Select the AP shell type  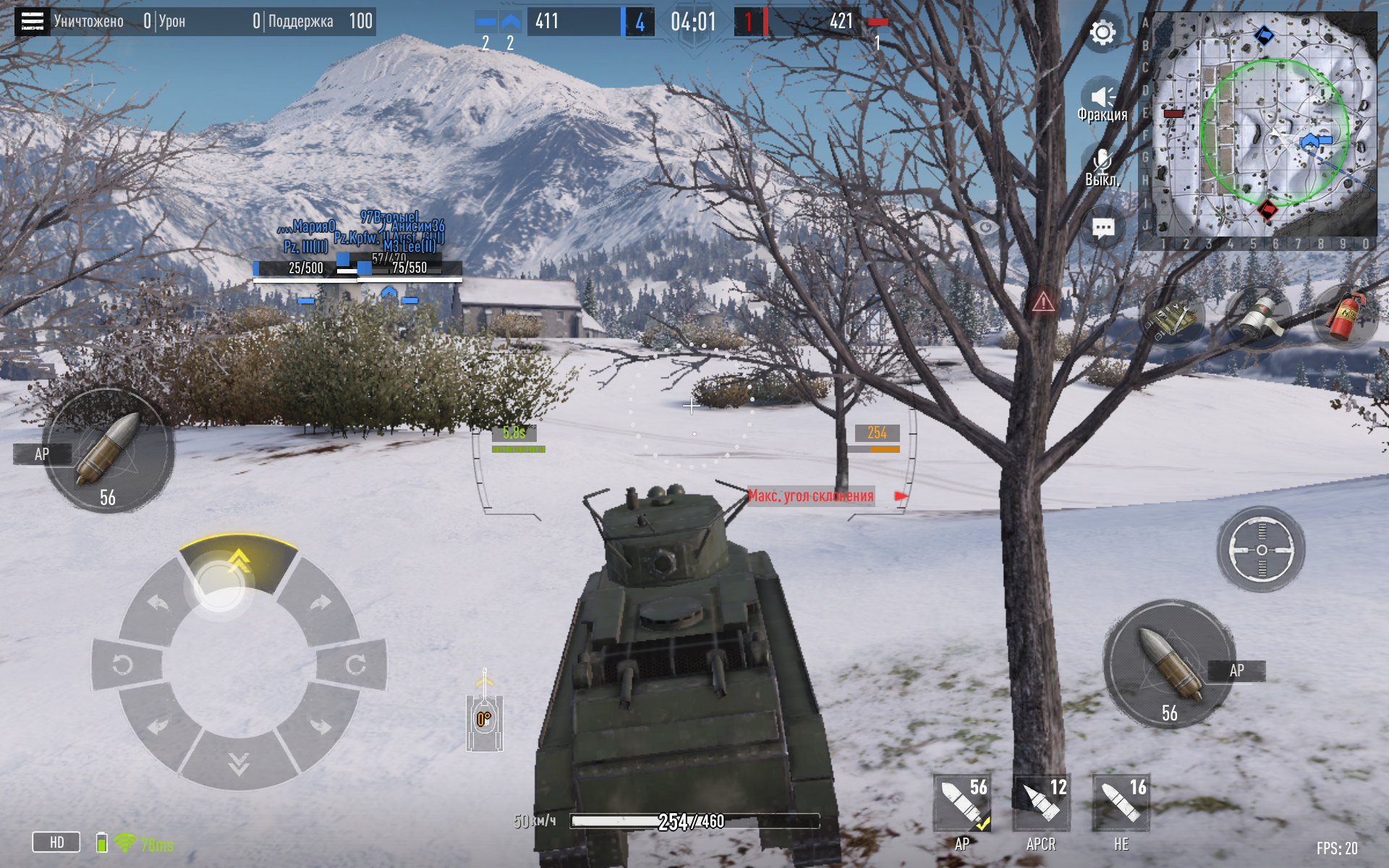pos(962,804)
